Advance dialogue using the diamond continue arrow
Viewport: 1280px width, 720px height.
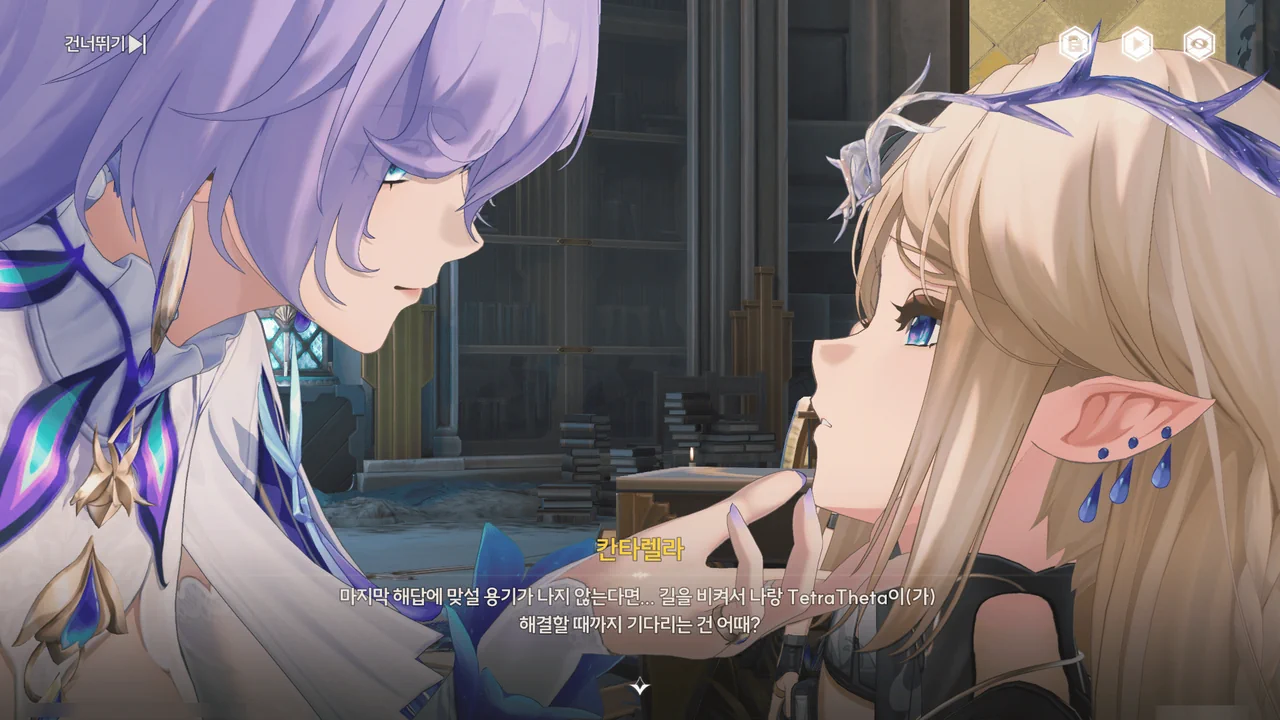tap(640, 687)
